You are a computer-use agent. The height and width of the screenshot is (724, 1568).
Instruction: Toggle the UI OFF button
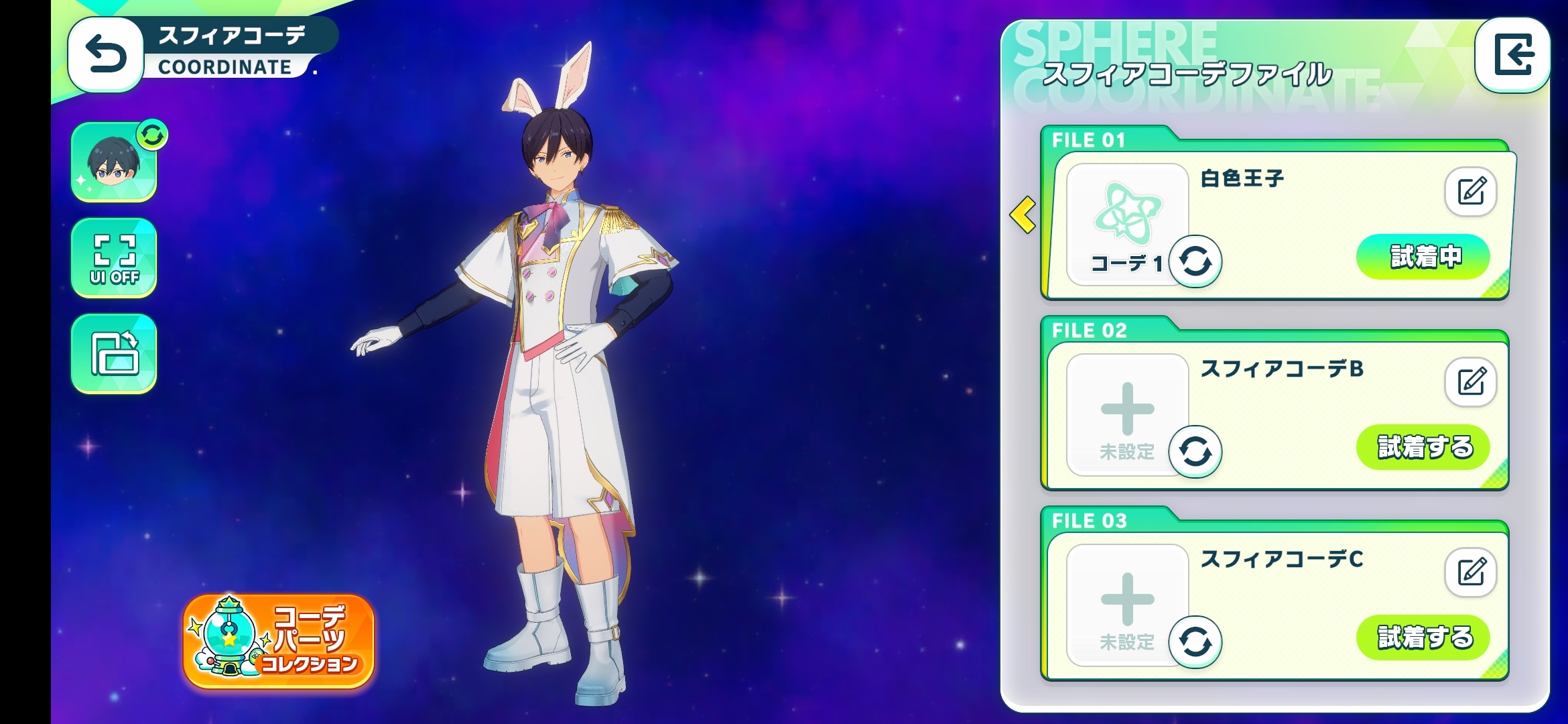[x=114, y=258]
